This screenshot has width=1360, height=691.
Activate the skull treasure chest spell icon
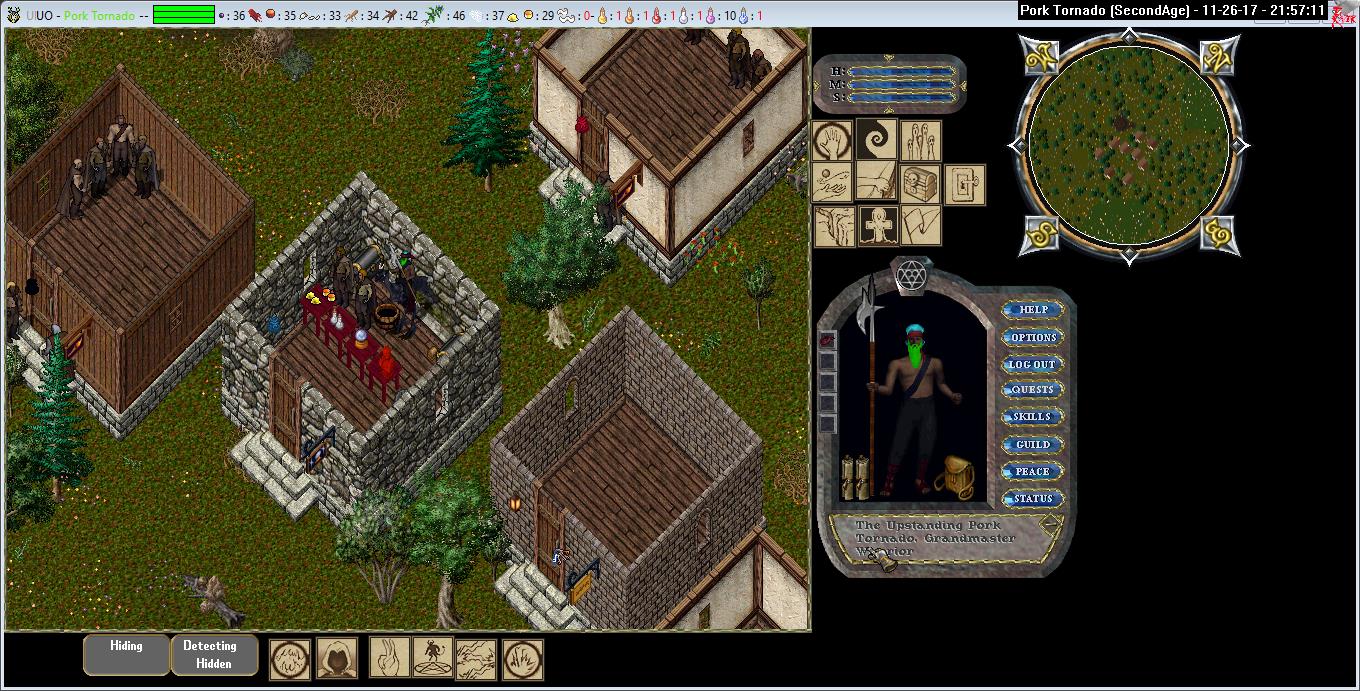point(920,184)
